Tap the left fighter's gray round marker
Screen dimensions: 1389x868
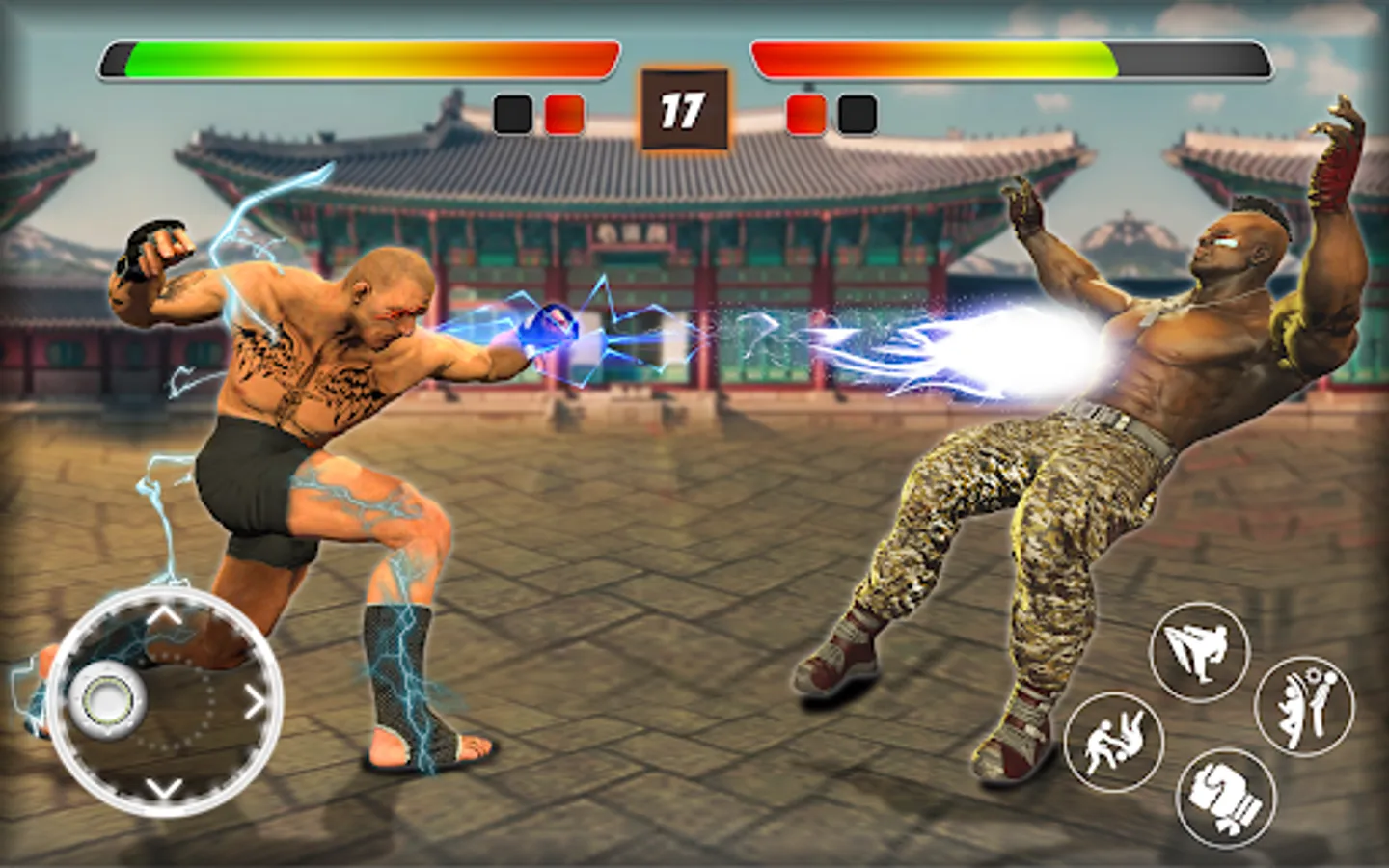(511, 112)
